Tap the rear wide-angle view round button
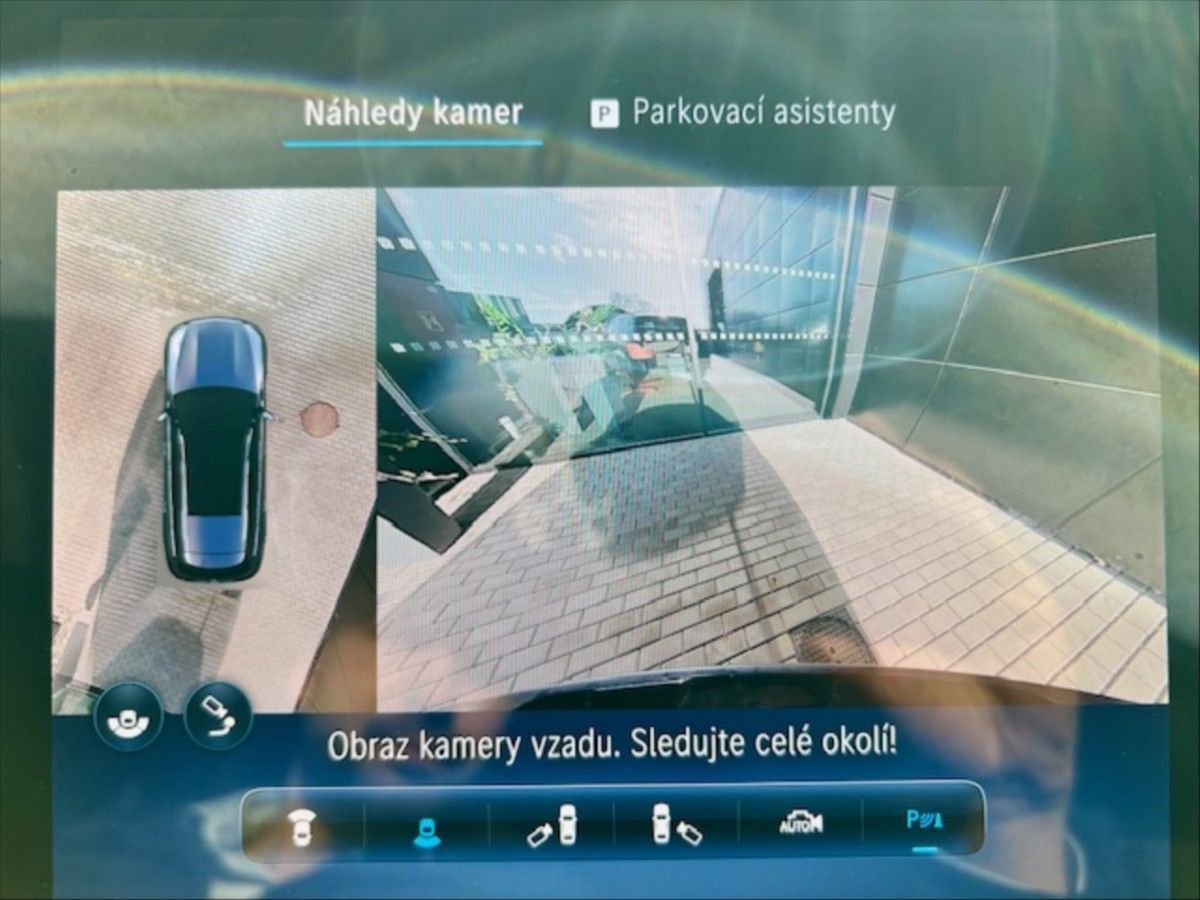1200x900 pixels. 128,715
